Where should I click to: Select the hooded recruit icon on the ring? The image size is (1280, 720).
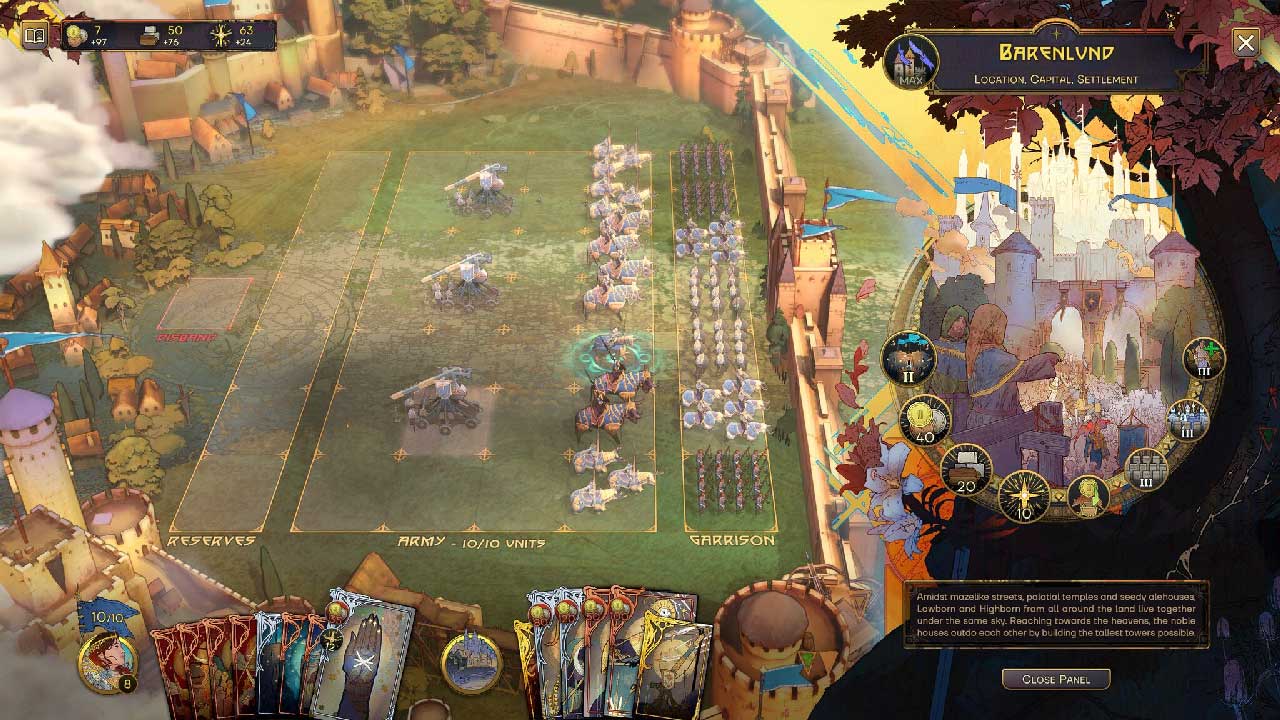(x=1088, y=496)
